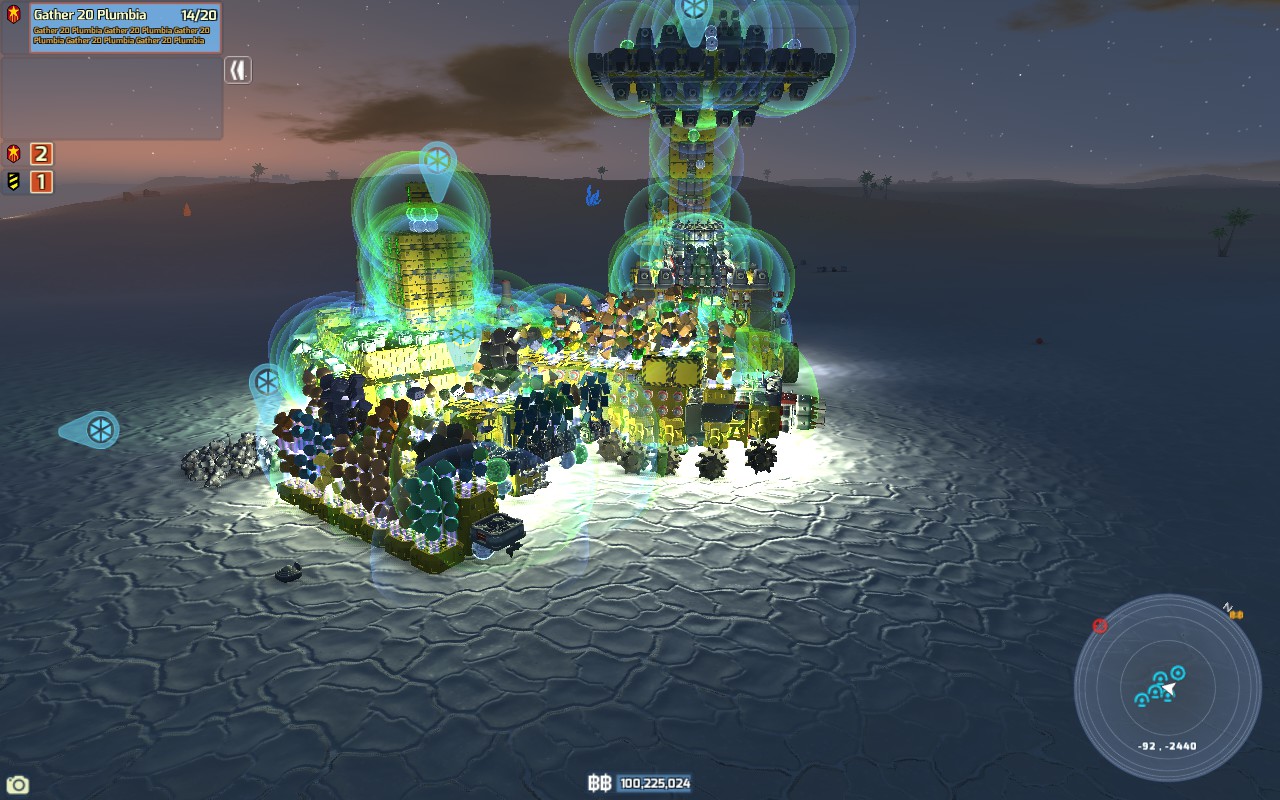Click the red enemy blip on the radar
1280x800 pixels.
click(1100, 625)
